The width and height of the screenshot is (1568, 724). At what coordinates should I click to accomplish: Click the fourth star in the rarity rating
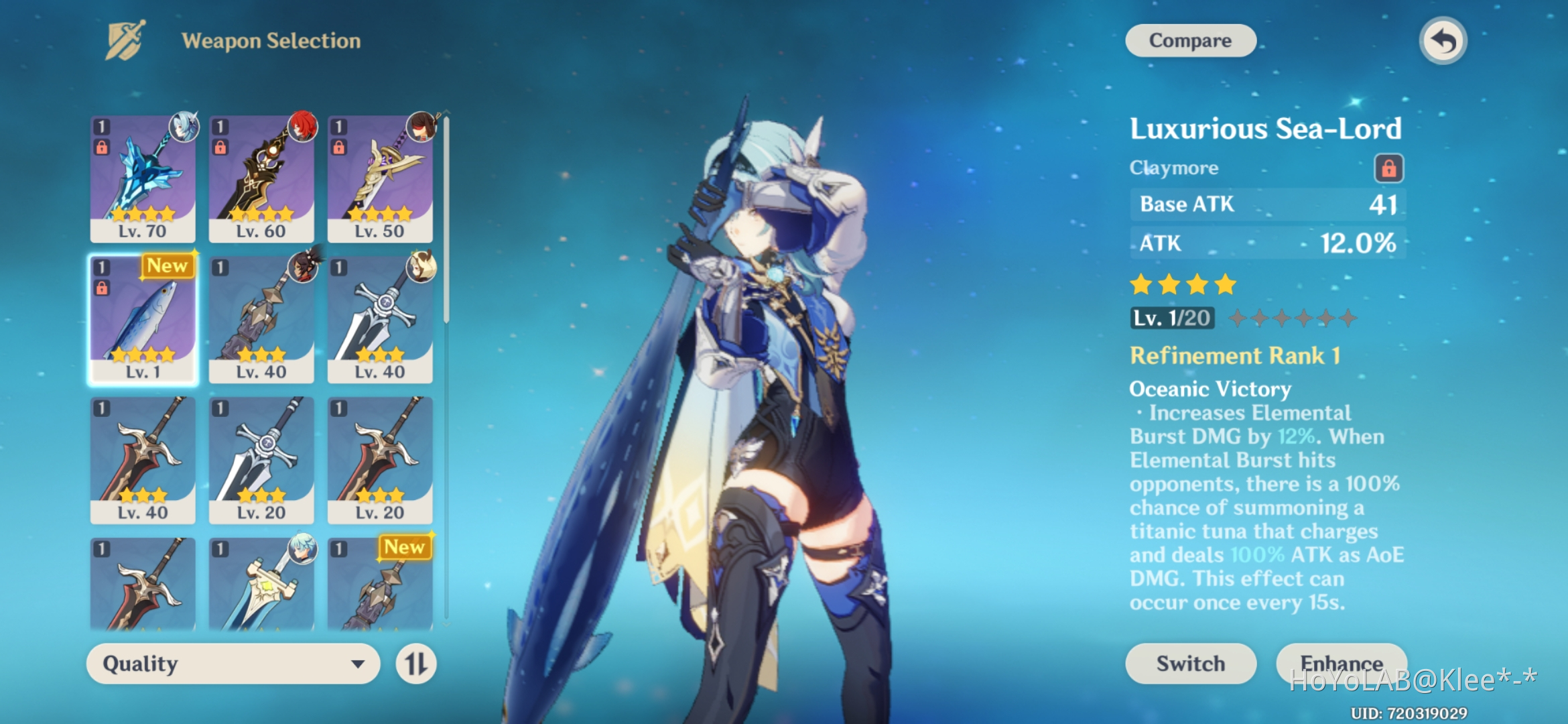point(1224,284)
